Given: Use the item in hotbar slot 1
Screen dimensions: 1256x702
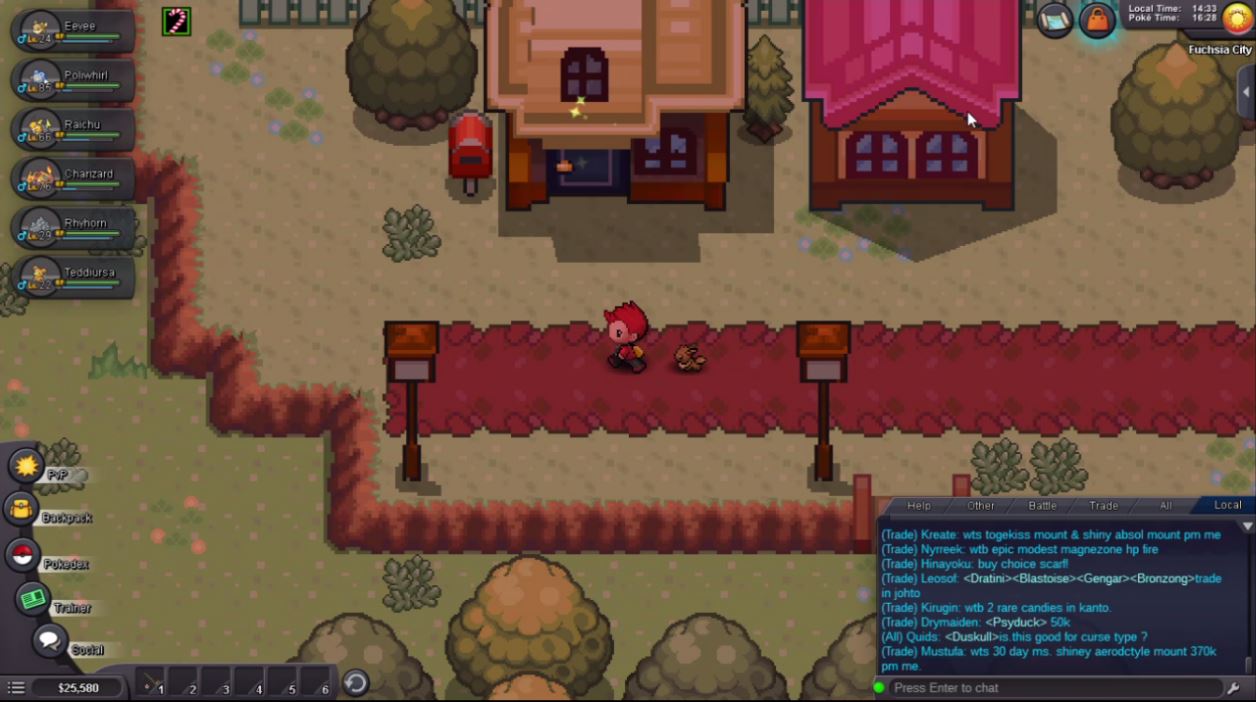Looking at the screenshot, I should [151, 683].
